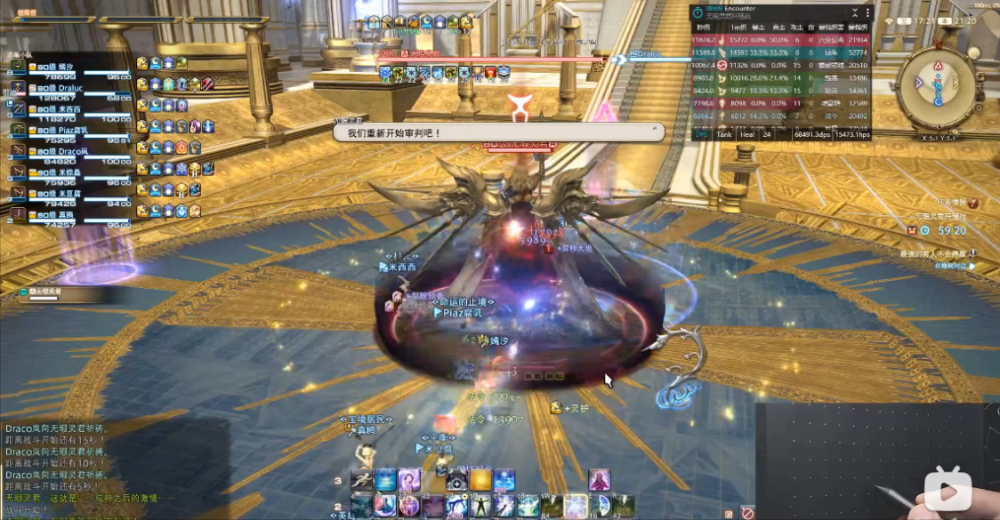
Task: Open the damage meter three-dot options menu
Action: (867, 13)
